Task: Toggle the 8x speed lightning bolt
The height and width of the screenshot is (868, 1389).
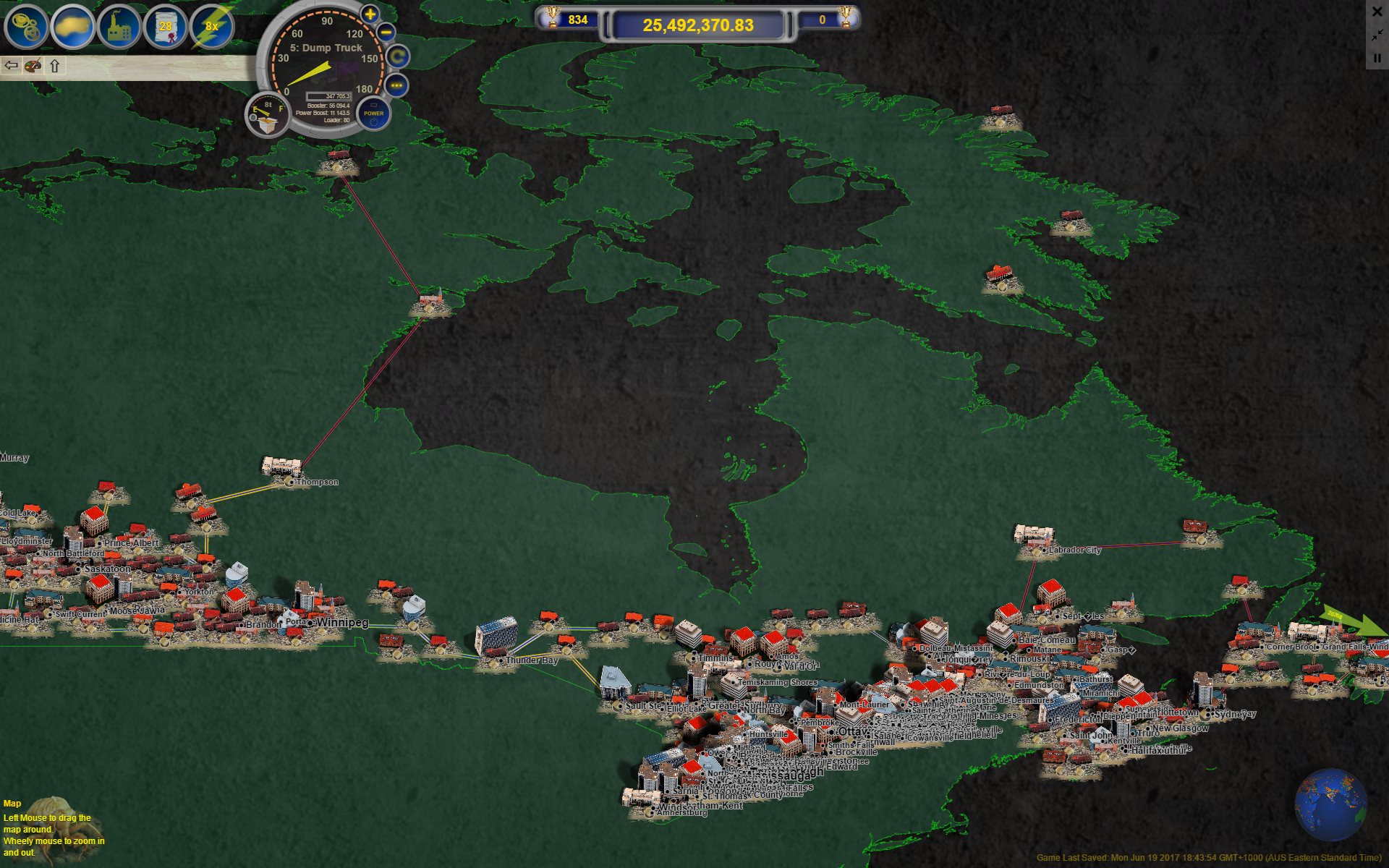Action: click(x=211, y=26)
